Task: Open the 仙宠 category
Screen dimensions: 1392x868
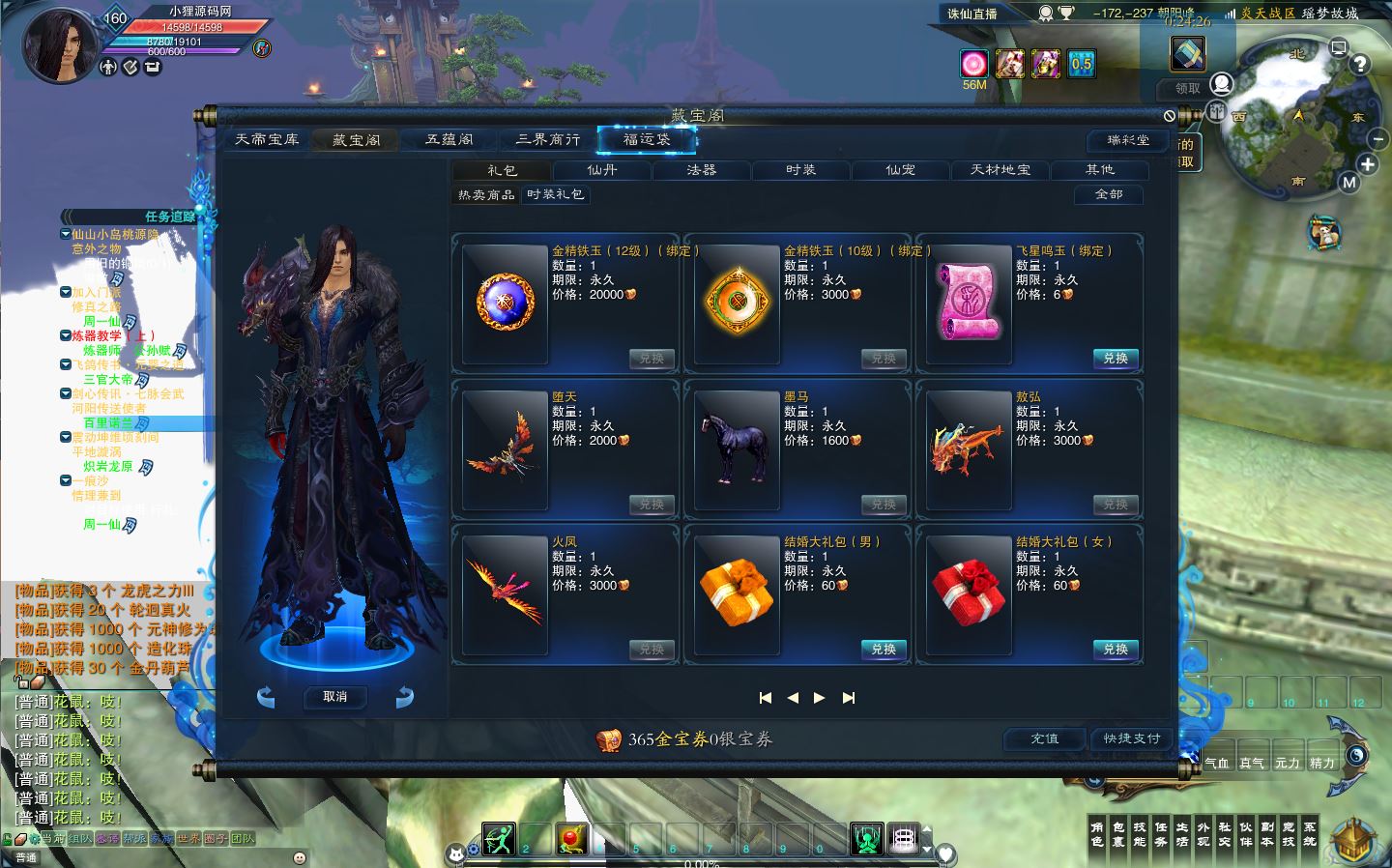Action: [x=900, y=170]
